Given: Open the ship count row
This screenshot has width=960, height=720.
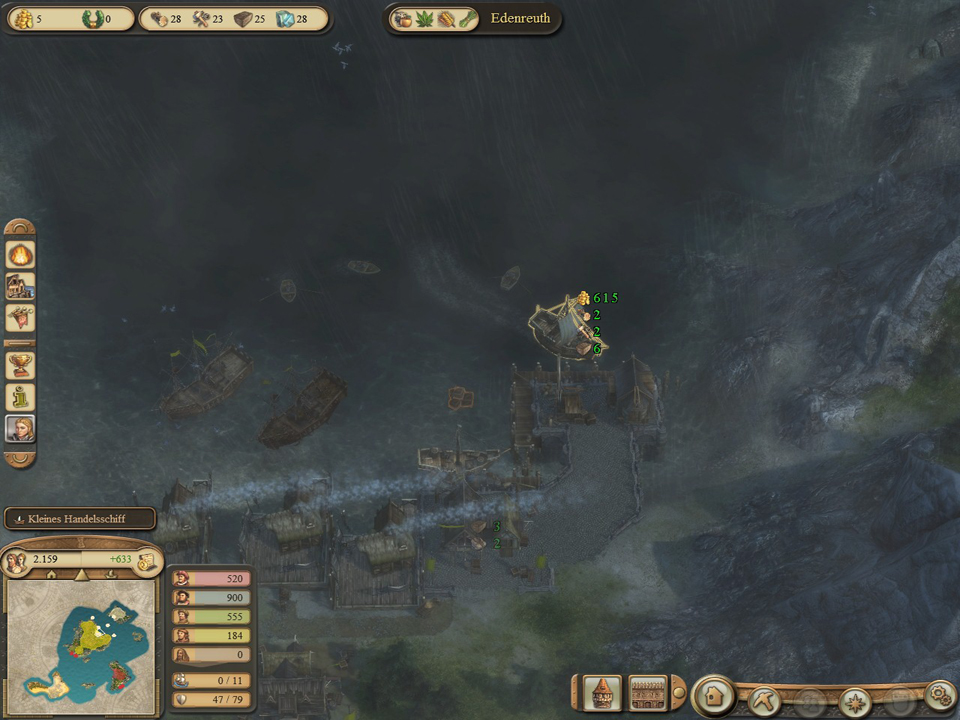Looking at the screenshot, I should click(x=211, y=680).
